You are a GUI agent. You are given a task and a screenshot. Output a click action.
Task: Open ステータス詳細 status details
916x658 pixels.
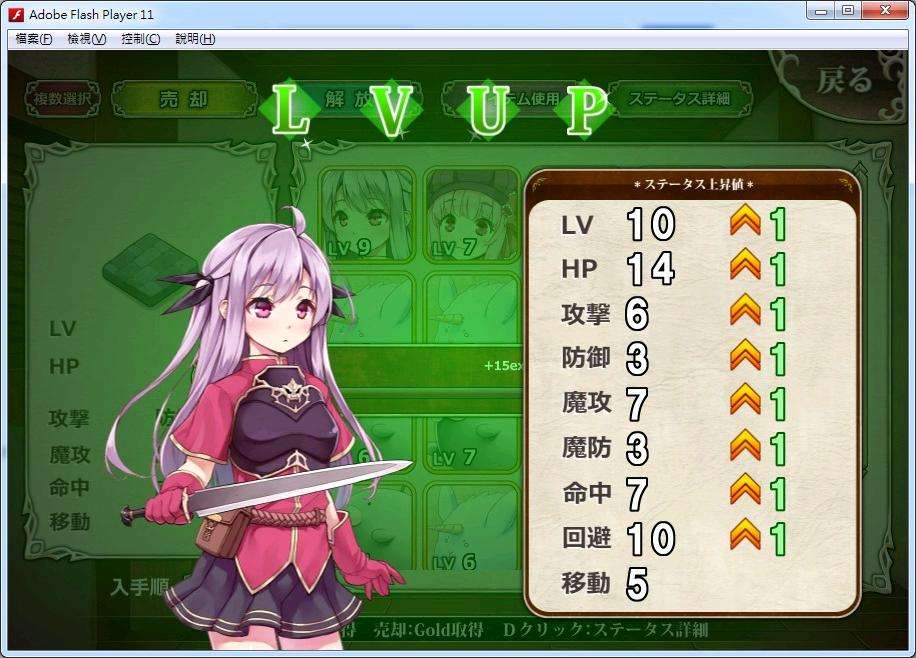678,99
